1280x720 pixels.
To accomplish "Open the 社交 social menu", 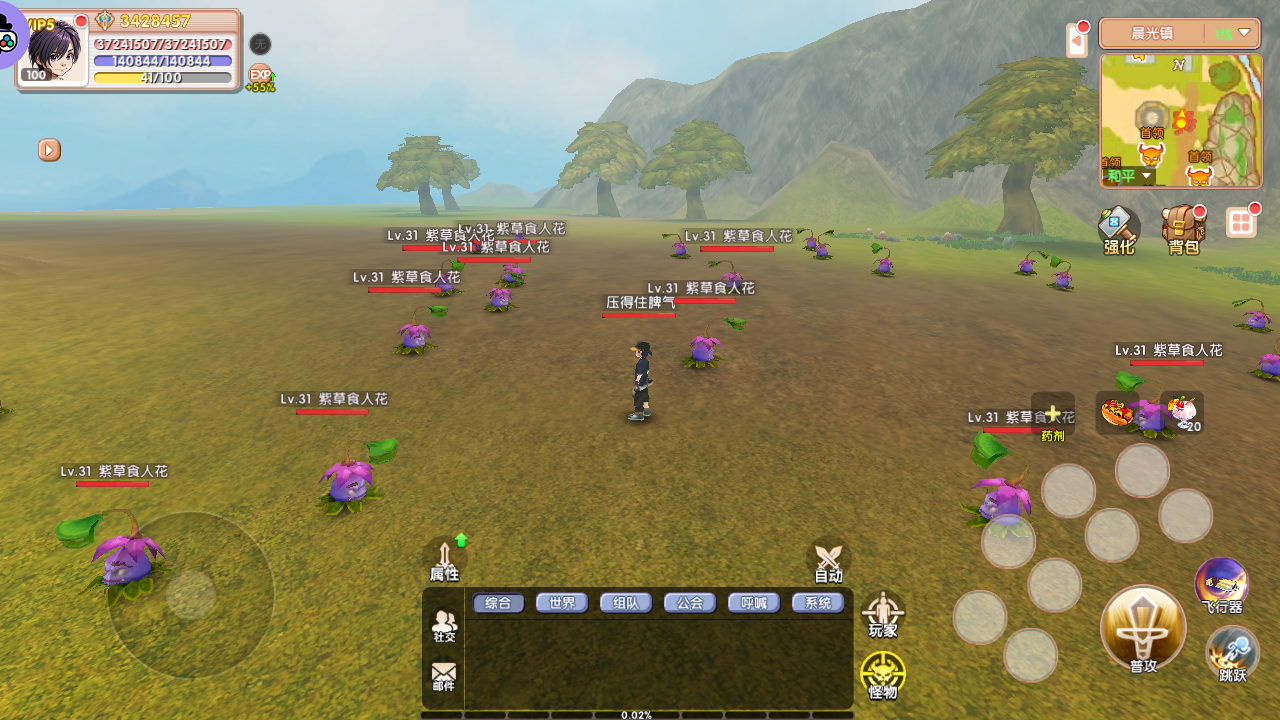I will click(x=444, y=626).
